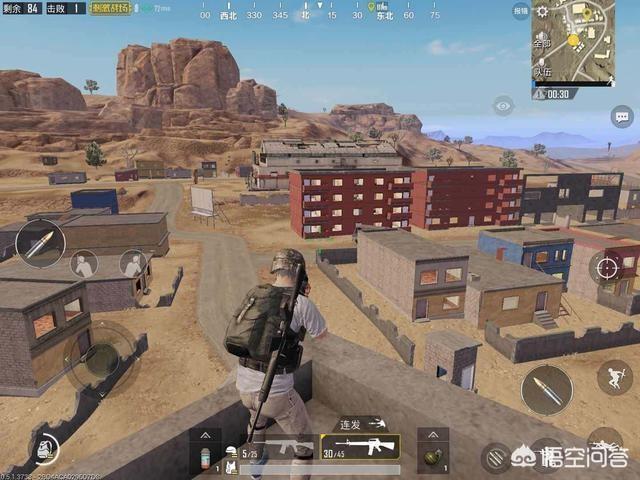The height and width of the screenshot is (480, 640).
Task: Activate the eye free-look button
Action: coord(503,105)
